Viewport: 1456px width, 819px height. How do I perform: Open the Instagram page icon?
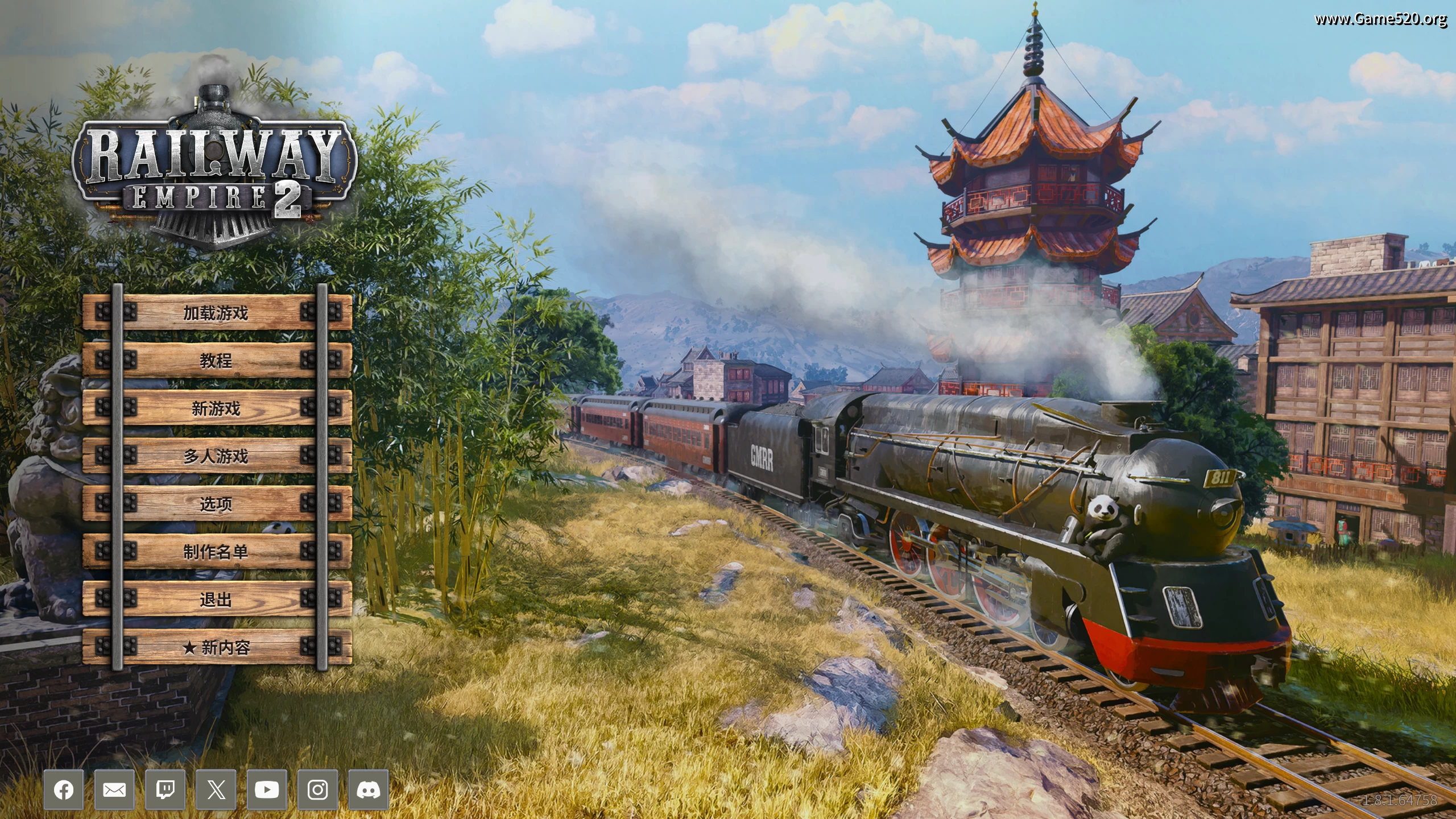tap(317, 789)
